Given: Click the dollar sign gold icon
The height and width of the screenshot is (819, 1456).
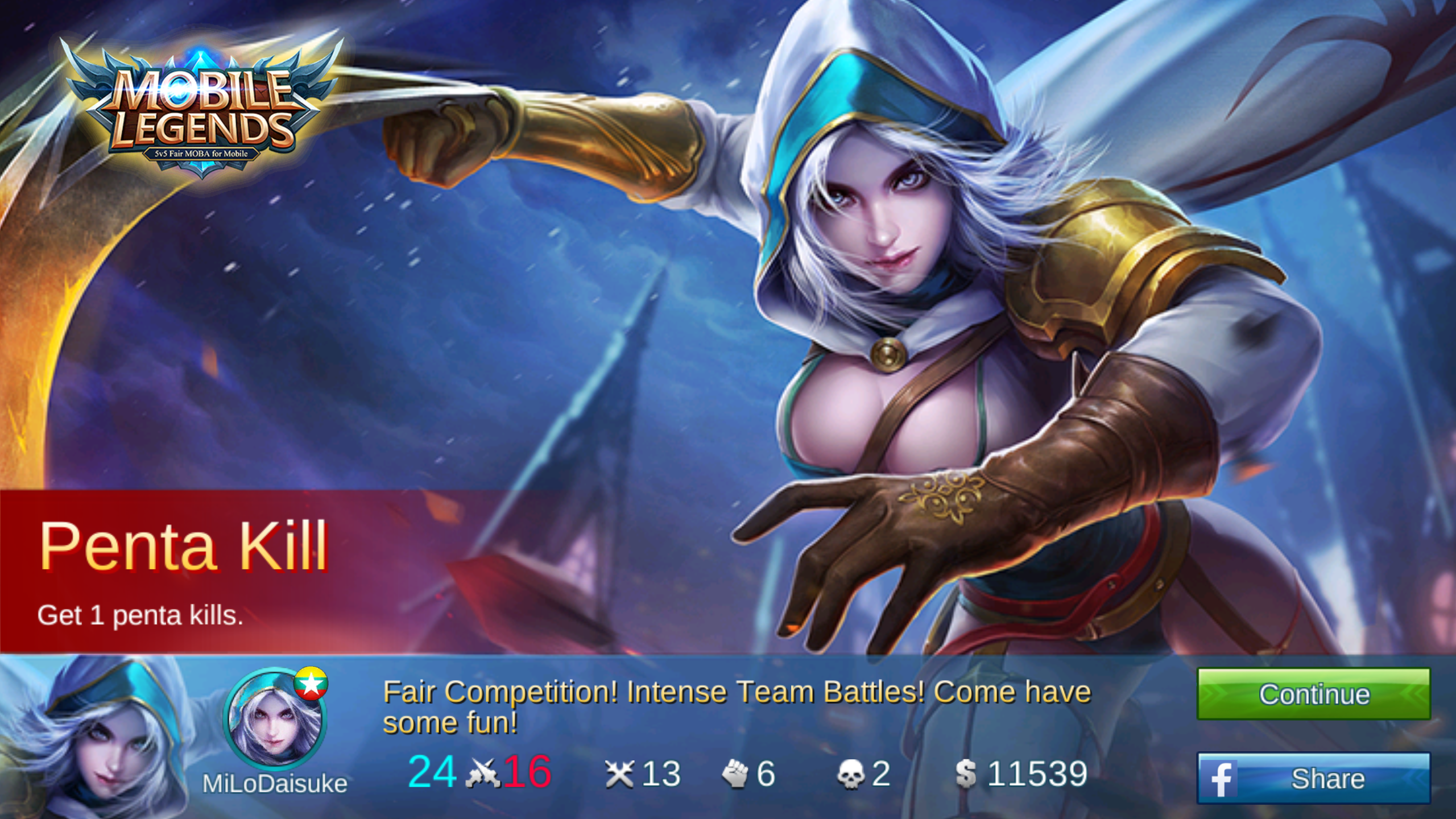Looking at the screenshot, I should [967, 772].
